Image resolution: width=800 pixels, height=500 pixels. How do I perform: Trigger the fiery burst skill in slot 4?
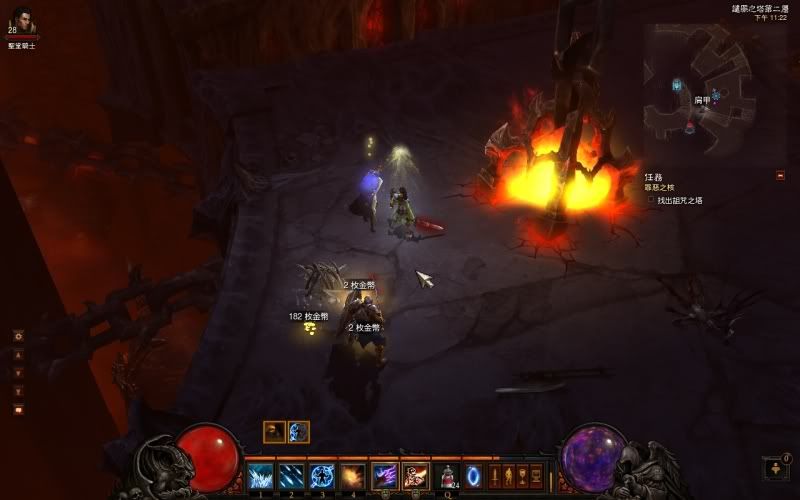coord(352,476)
